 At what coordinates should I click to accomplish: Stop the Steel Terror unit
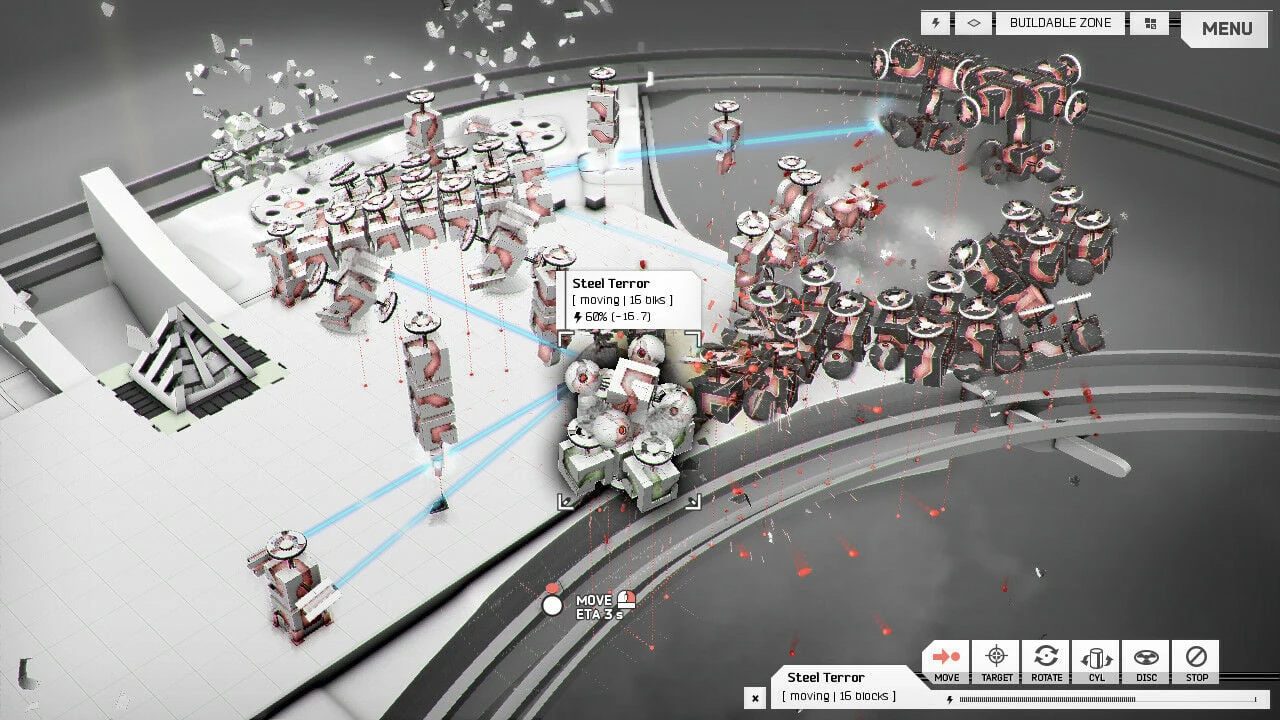[1196, 663]
